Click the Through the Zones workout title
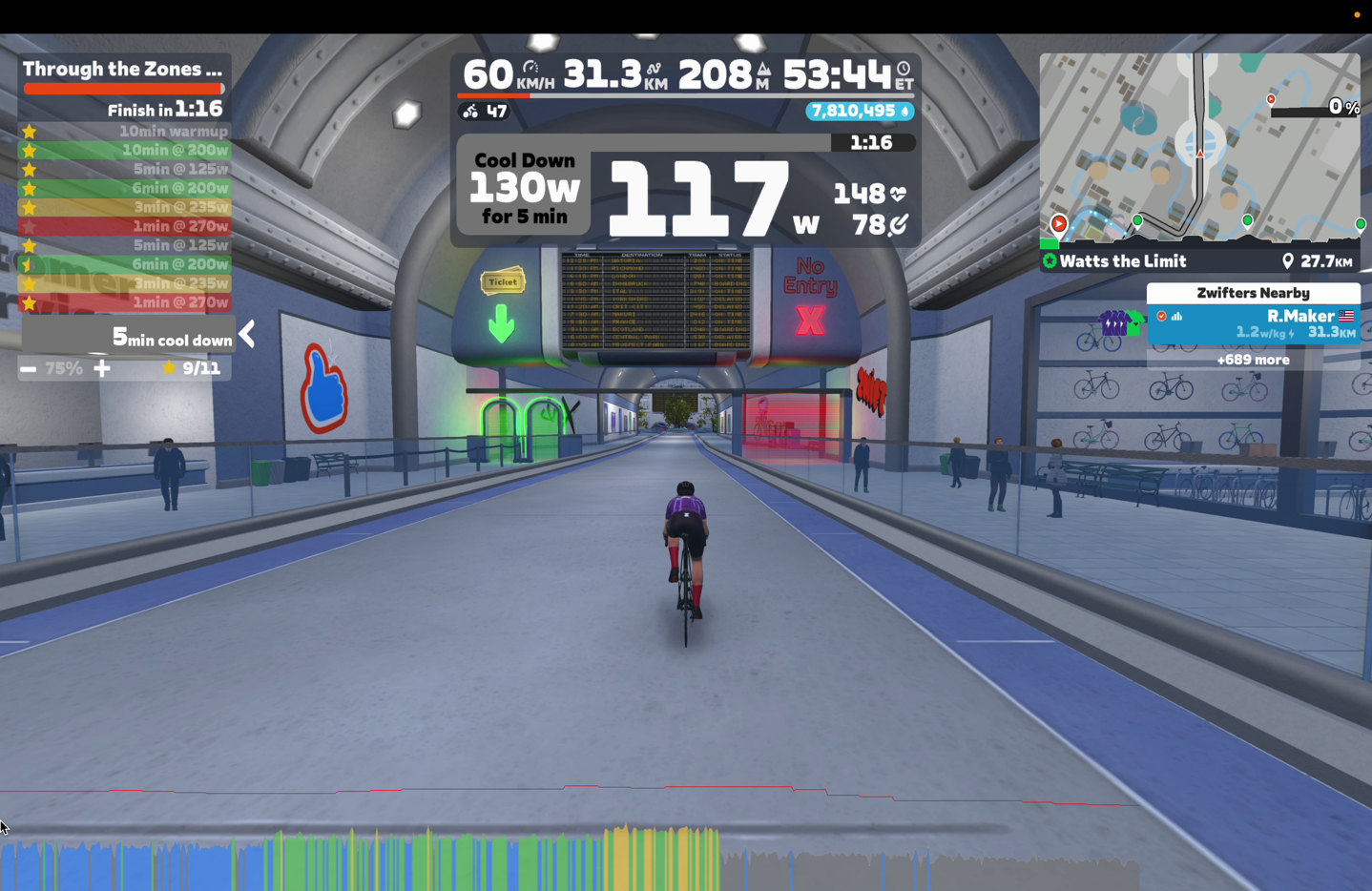Viewport: 1372px width, 891px height. point(122,69)
